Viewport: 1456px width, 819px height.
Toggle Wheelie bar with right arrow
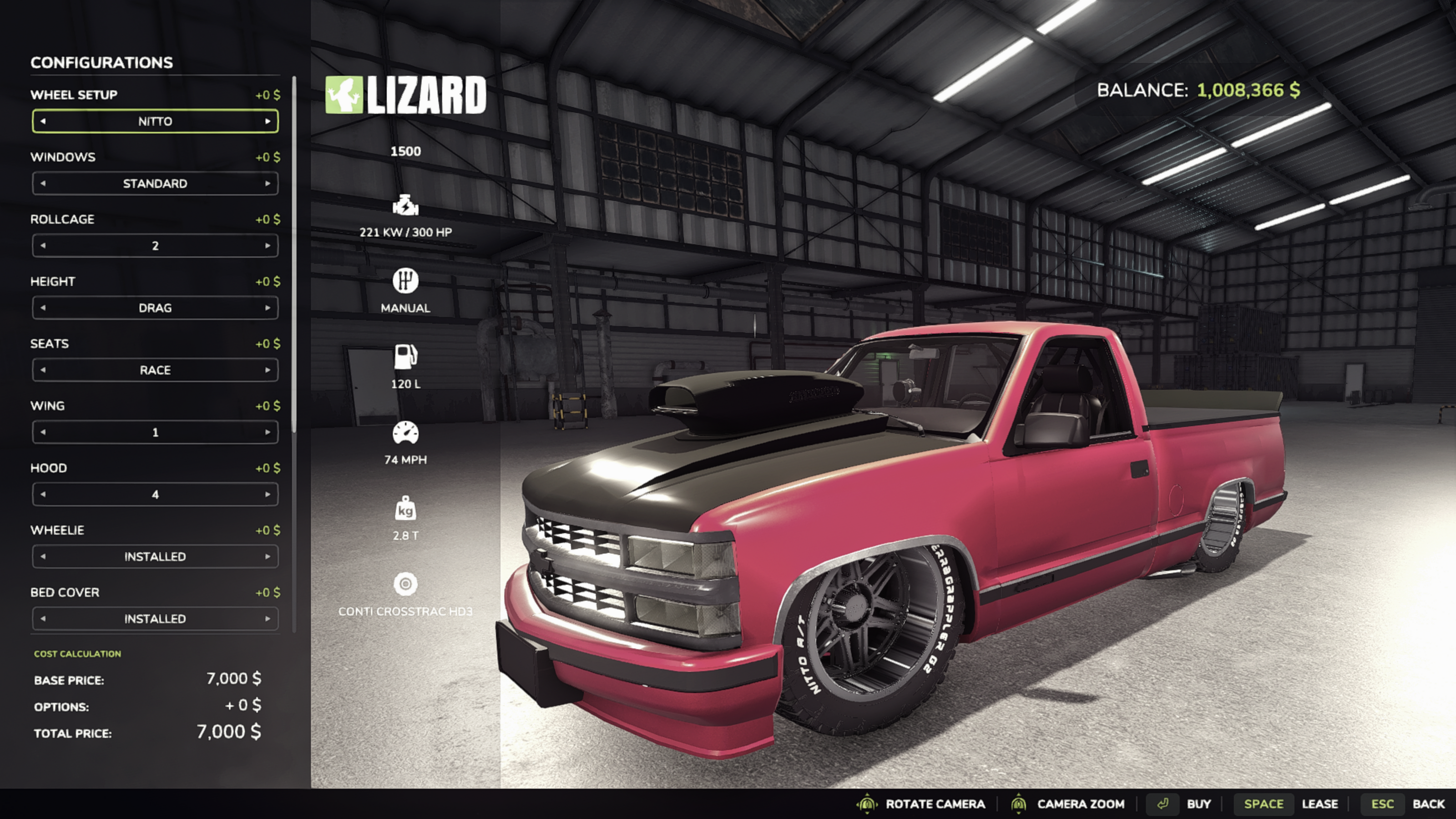(268, 557)
